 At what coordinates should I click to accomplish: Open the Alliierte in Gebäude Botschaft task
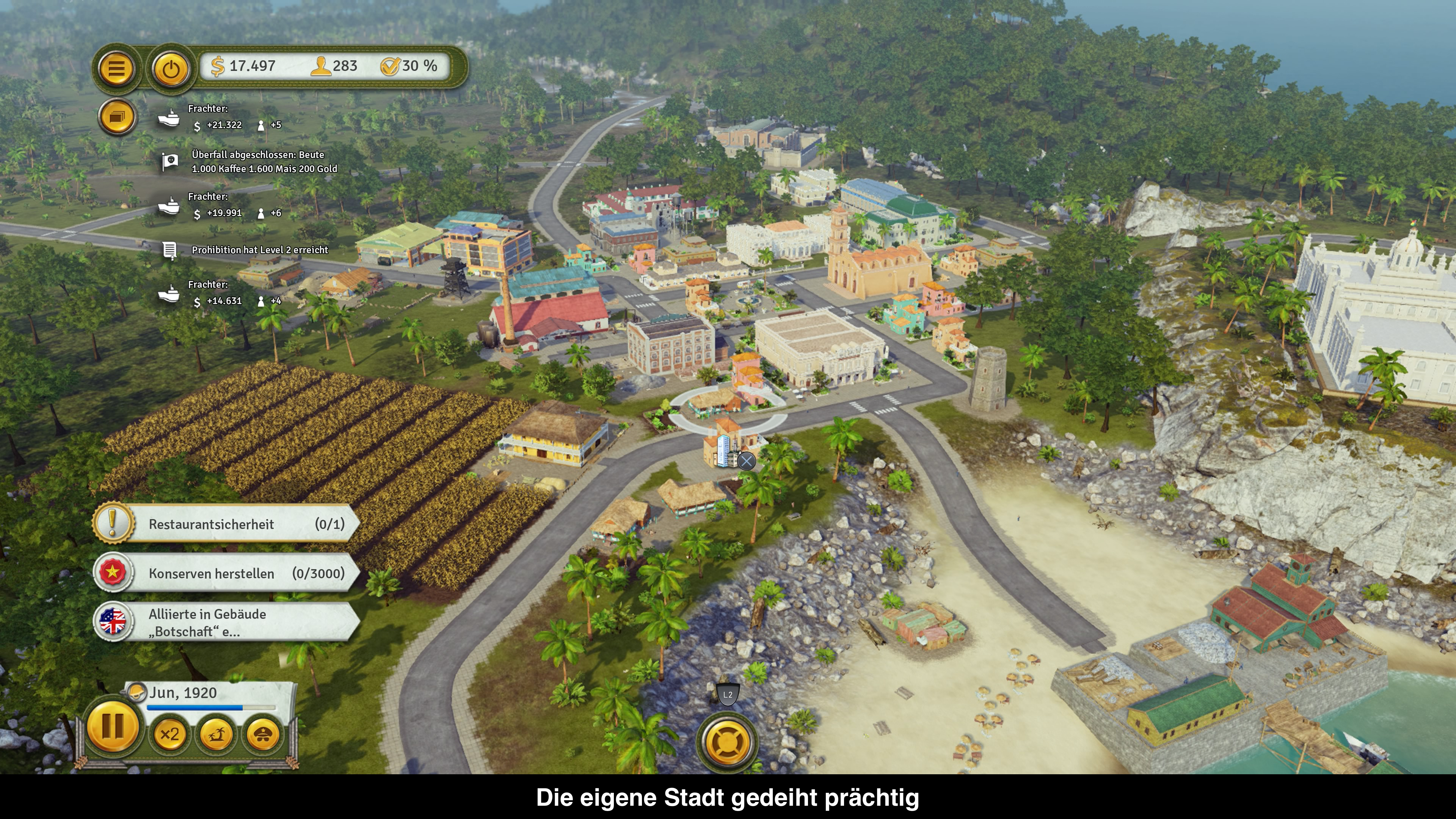click(226, 622)
